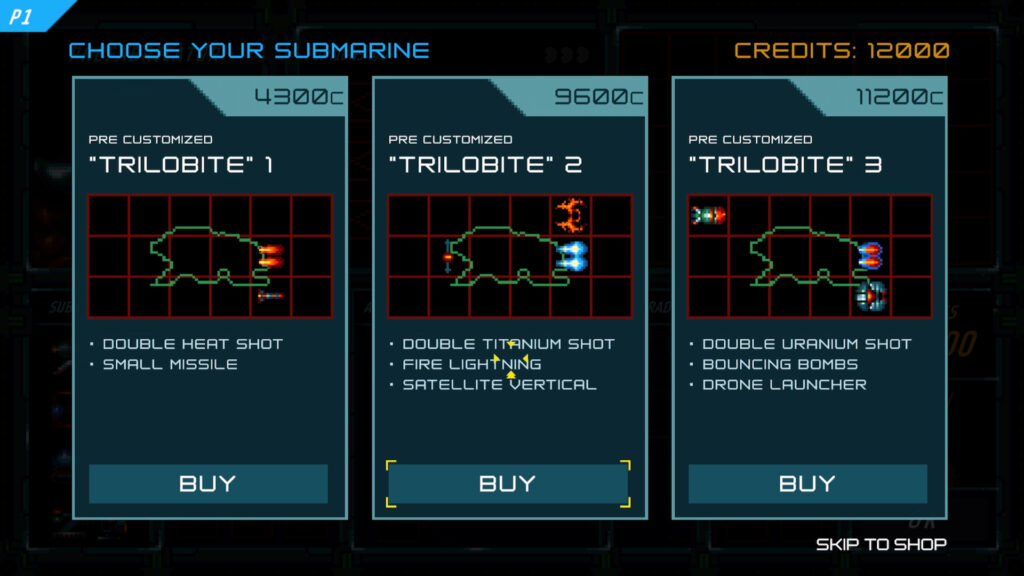Buy the Trilobite 2 submarine for 9600c
The height and width of the screenshot is (576, 1024).
pos(508,484)
